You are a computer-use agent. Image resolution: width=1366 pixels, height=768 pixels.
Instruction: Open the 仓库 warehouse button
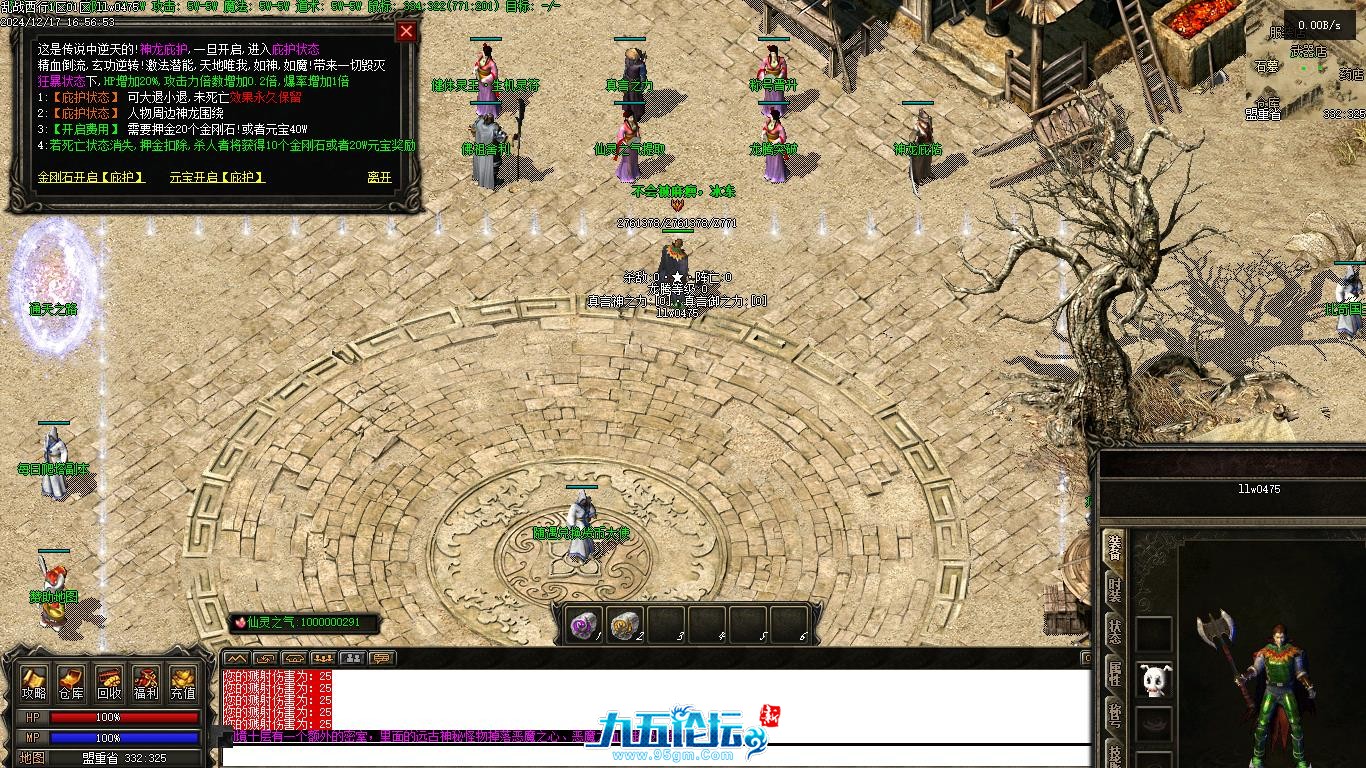click(71, 684)
